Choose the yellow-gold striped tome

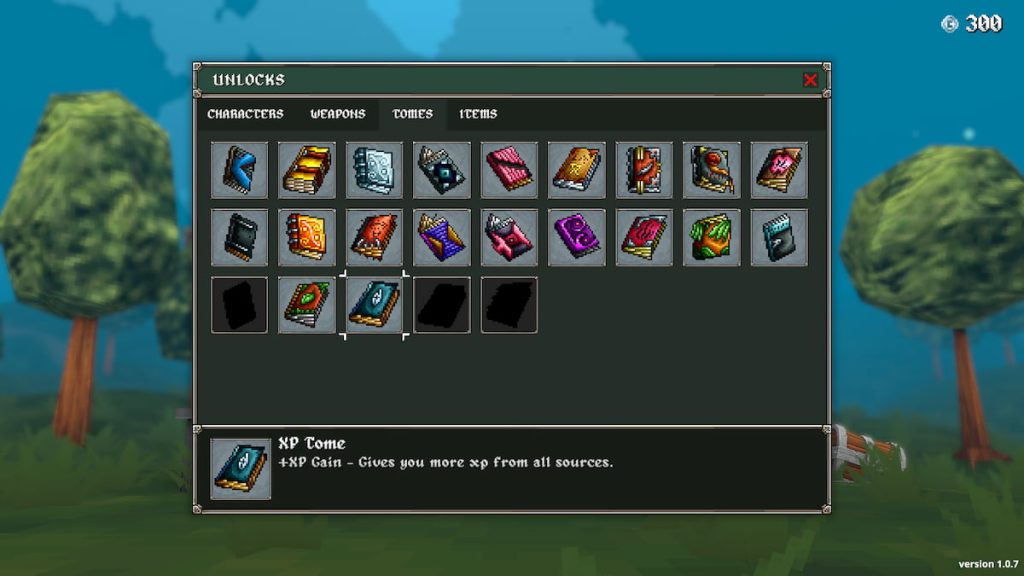click(307, 170)
